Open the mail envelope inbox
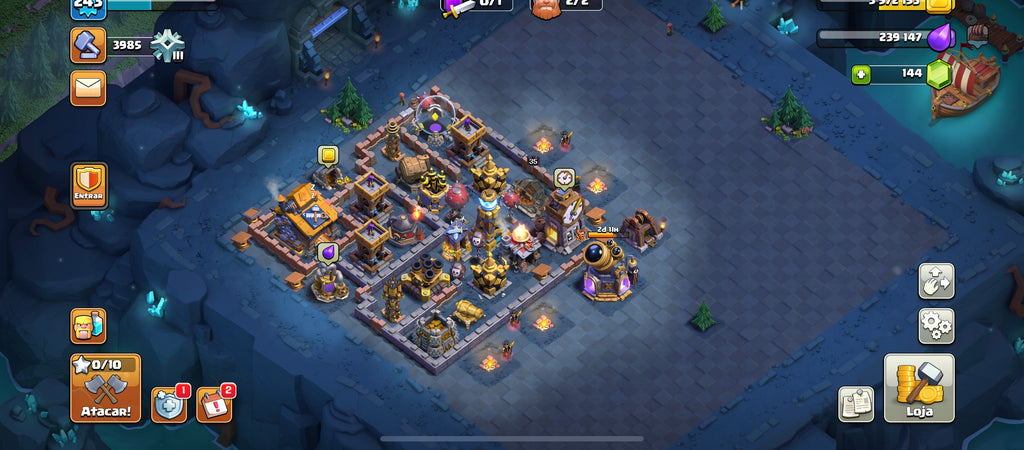The image size is (1024, 450). tap(88, 88)
